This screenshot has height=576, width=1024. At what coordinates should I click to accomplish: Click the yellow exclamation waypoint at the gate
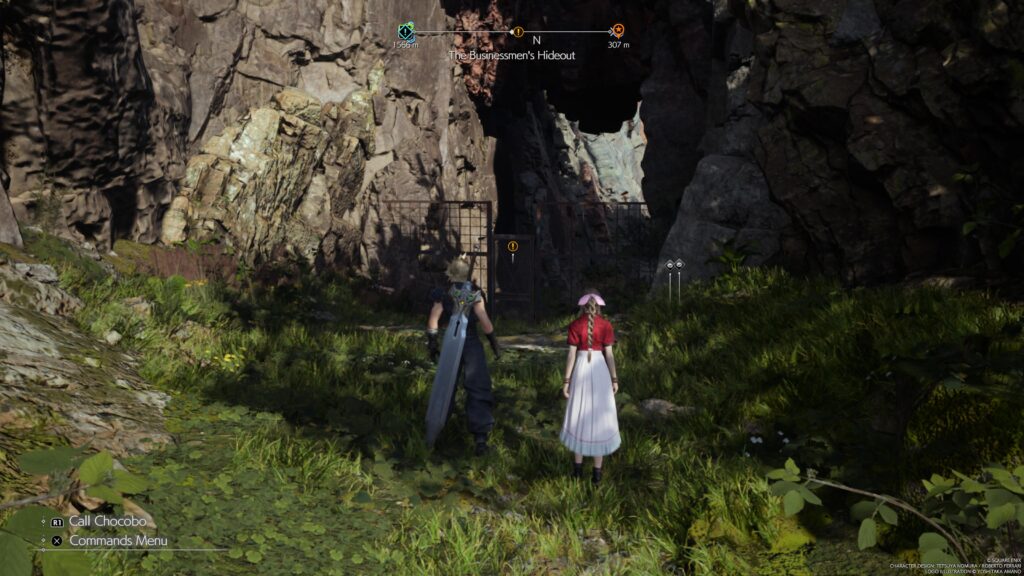tap(513, 246)
